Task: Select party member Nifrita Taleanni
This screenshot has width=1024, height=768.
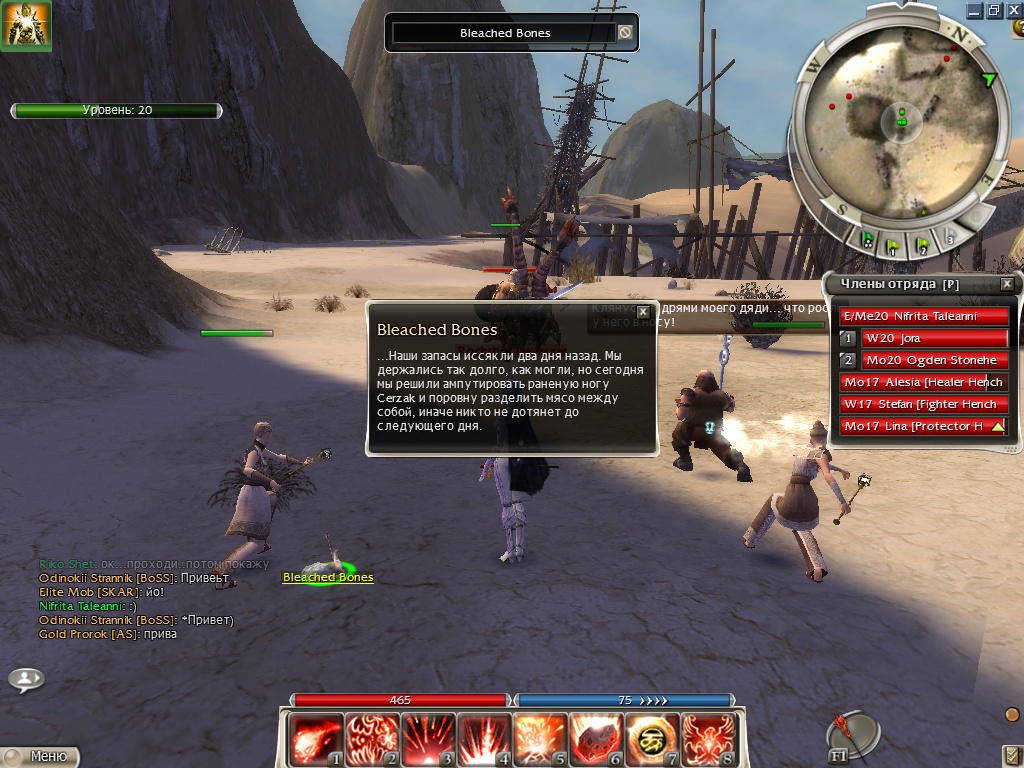Action: (x=923, y=316)
